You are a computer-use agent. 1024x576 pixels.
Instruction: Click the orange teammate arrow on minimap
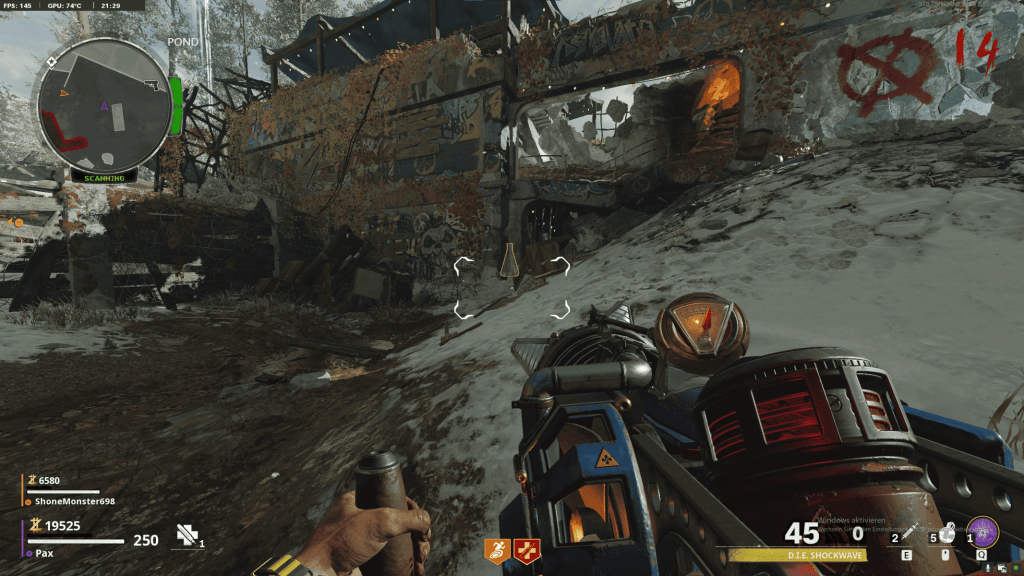(x=65, y=92)
